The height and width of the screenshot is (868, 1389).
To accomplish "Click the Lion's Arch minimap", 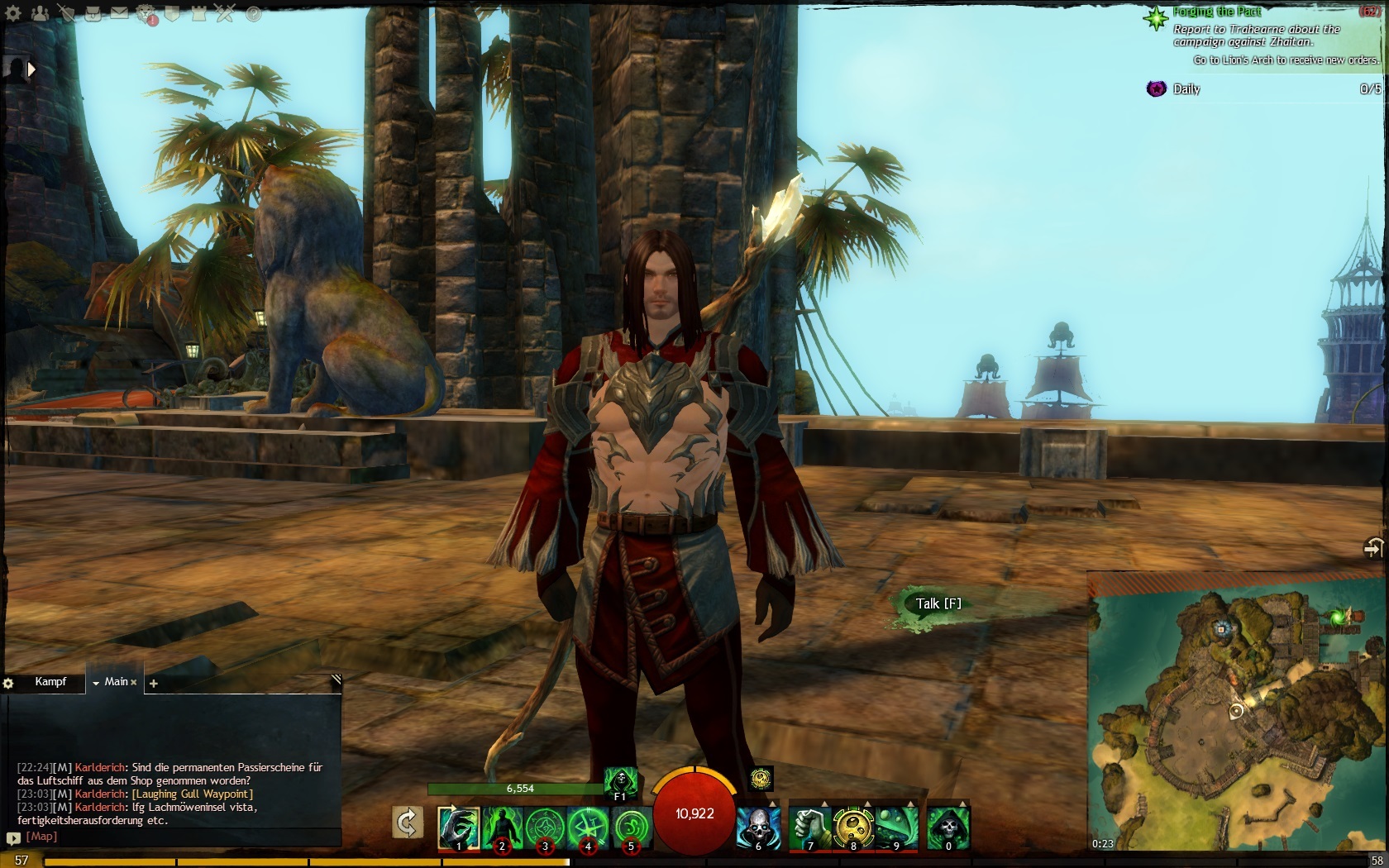I will [1237, 719].
